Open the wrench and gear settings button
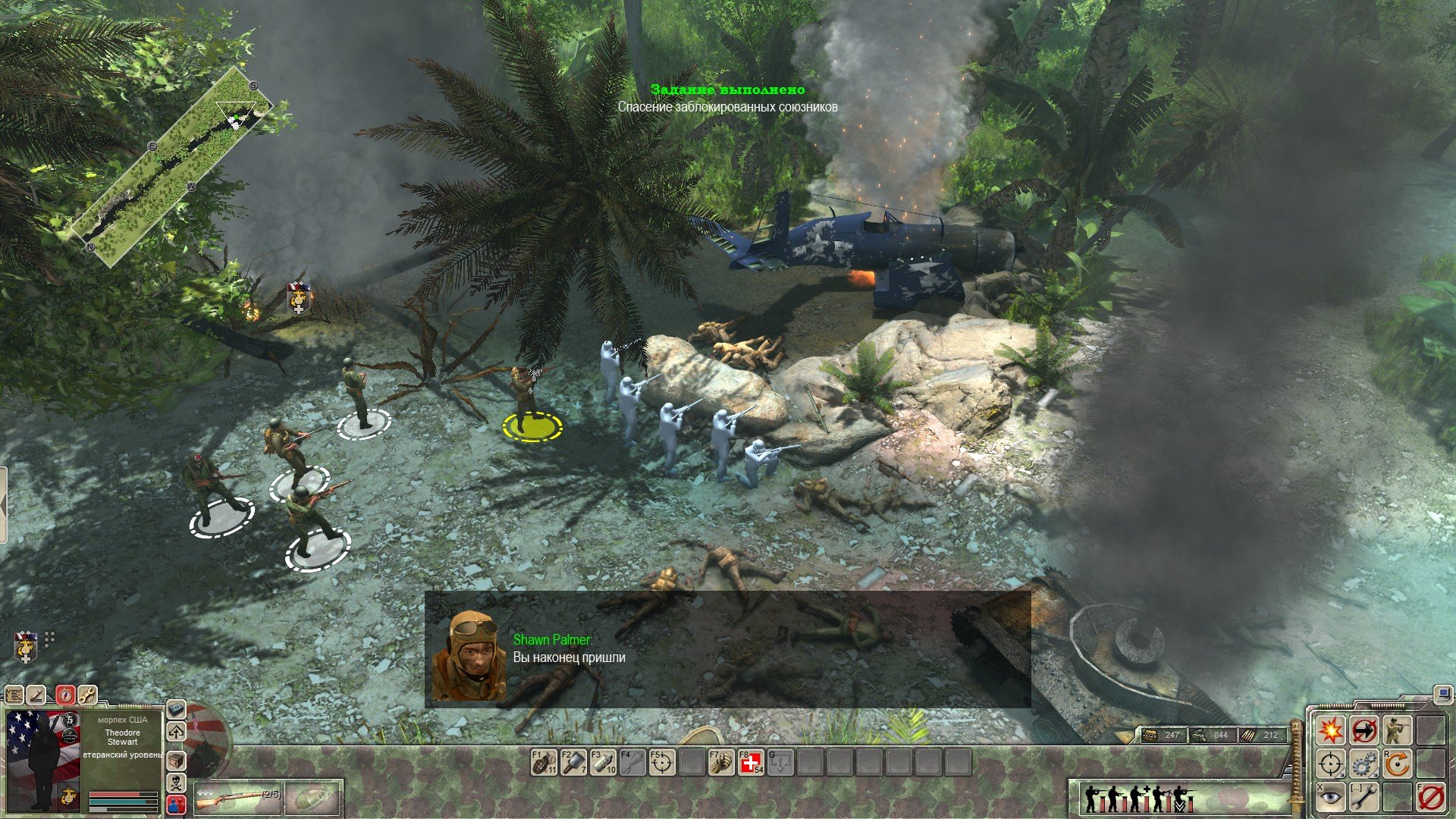Screen dimensions: 1456x819 tap(87, 694)
